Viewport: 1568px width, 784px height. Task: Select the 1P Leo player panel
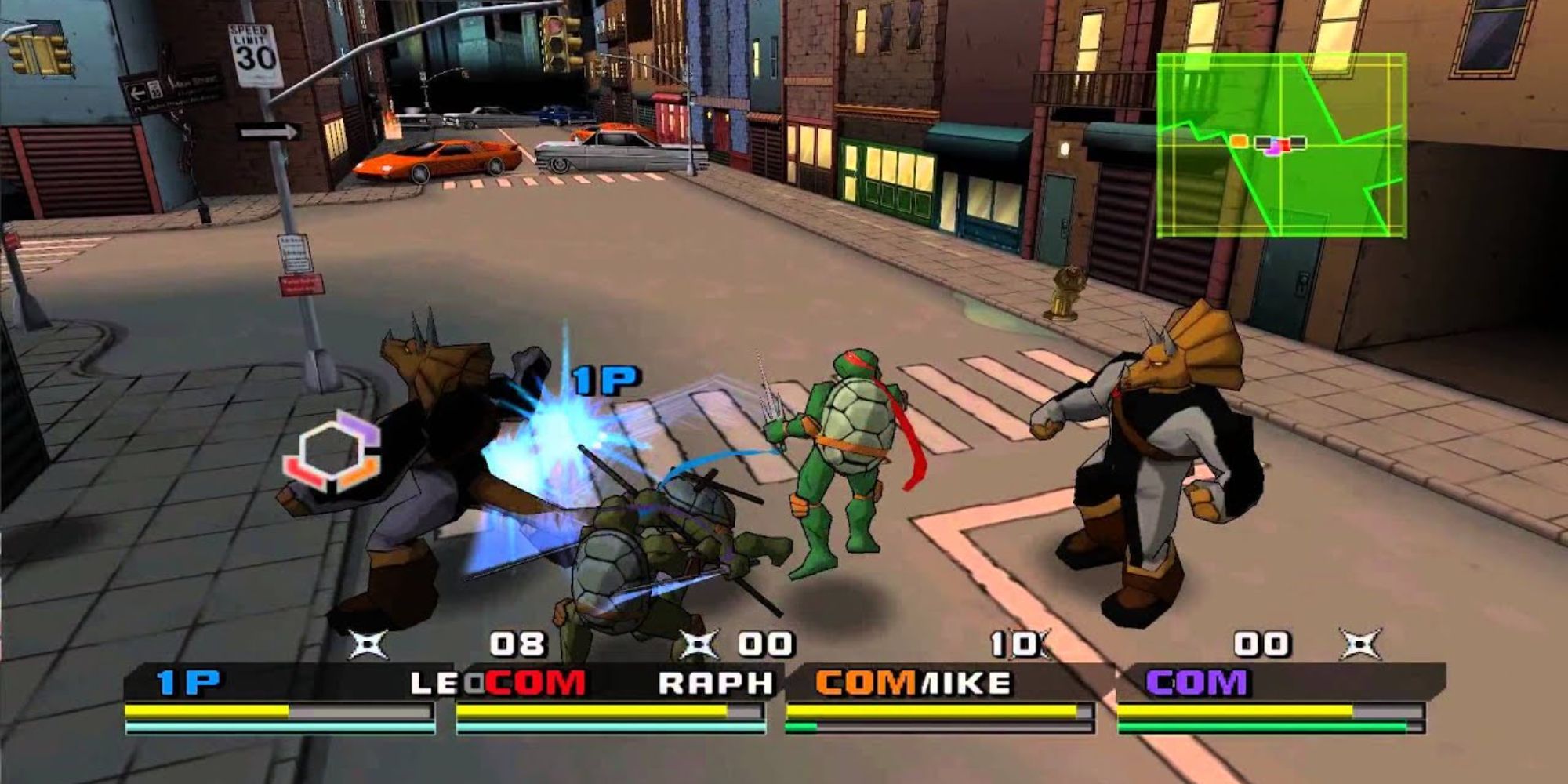point(279,699)
